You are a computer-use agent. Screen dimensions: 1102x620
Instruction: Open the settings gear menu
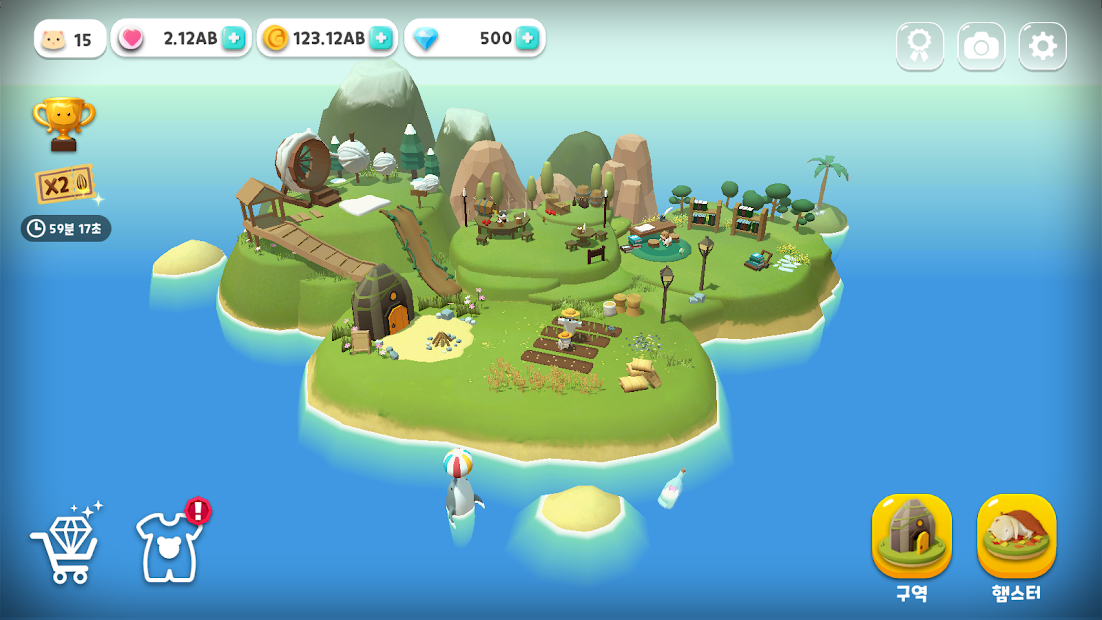click(x=1042, y=46)
